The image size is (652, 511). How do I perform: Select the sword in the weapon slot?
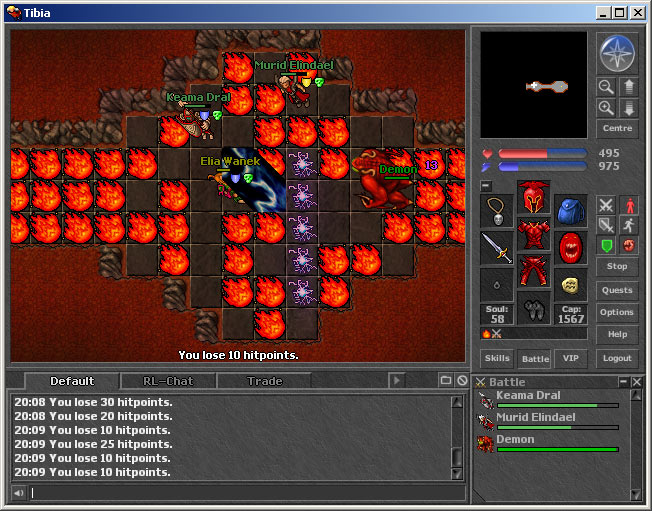point(497,246)
